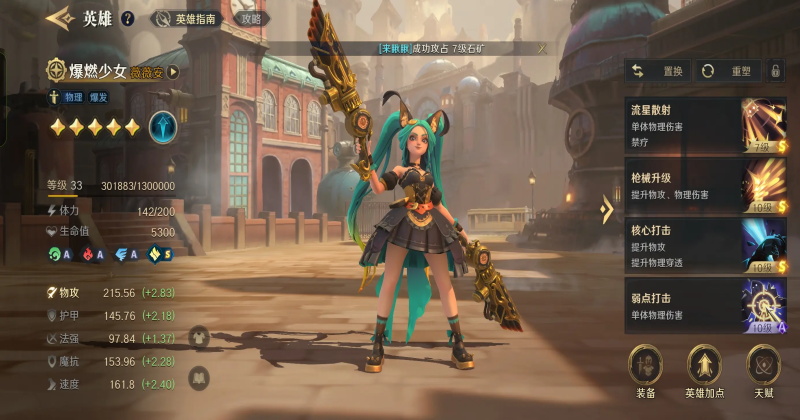The height and width of the screenshot is (420, 800).
Task: Open the 英雄指南 hero guide
Action: pos(187,18)
